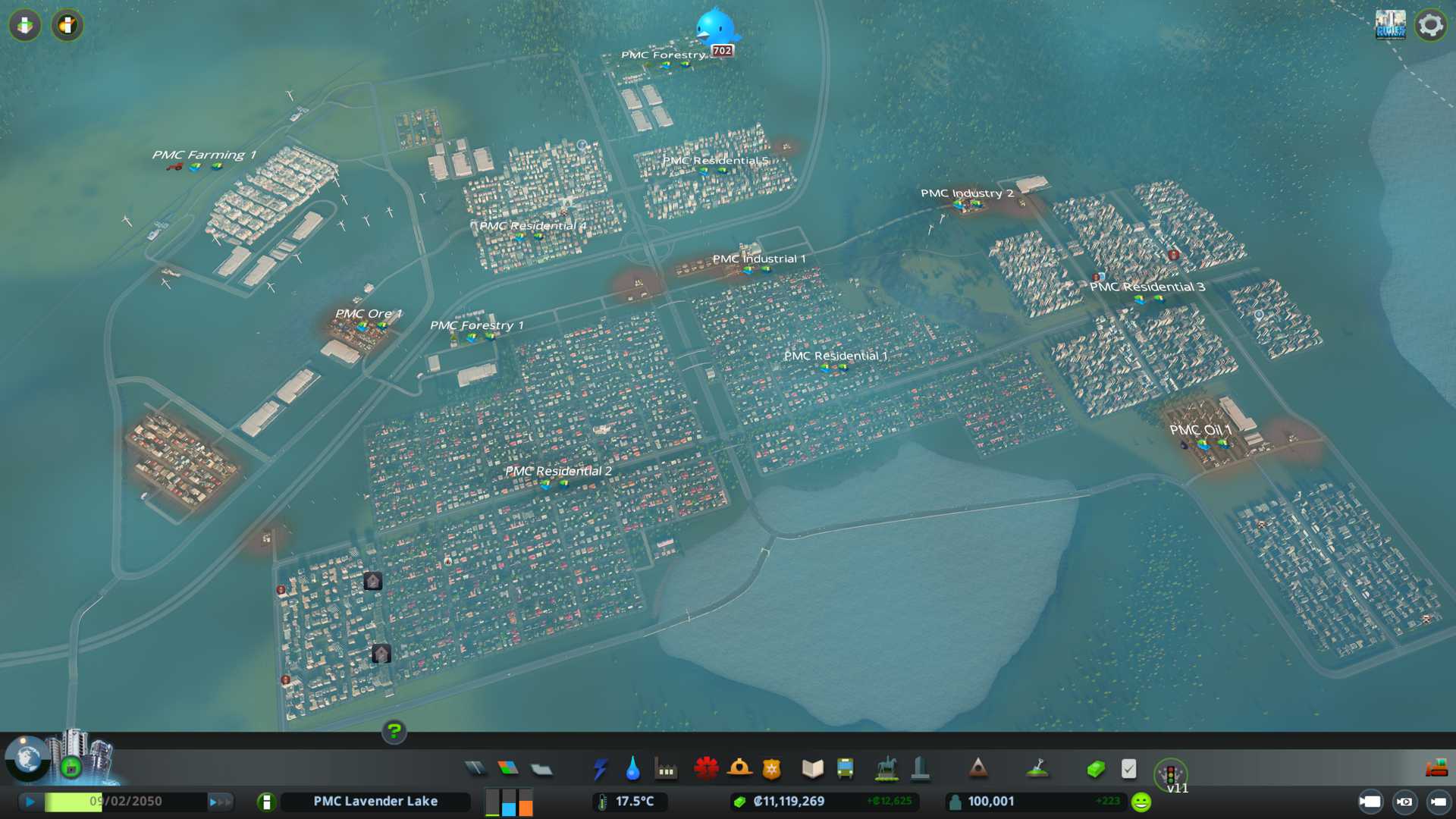Change simulation speed with the arrows button
Image resolution: width=1456 pixels, height=819 pixels.
click(220, 802)
